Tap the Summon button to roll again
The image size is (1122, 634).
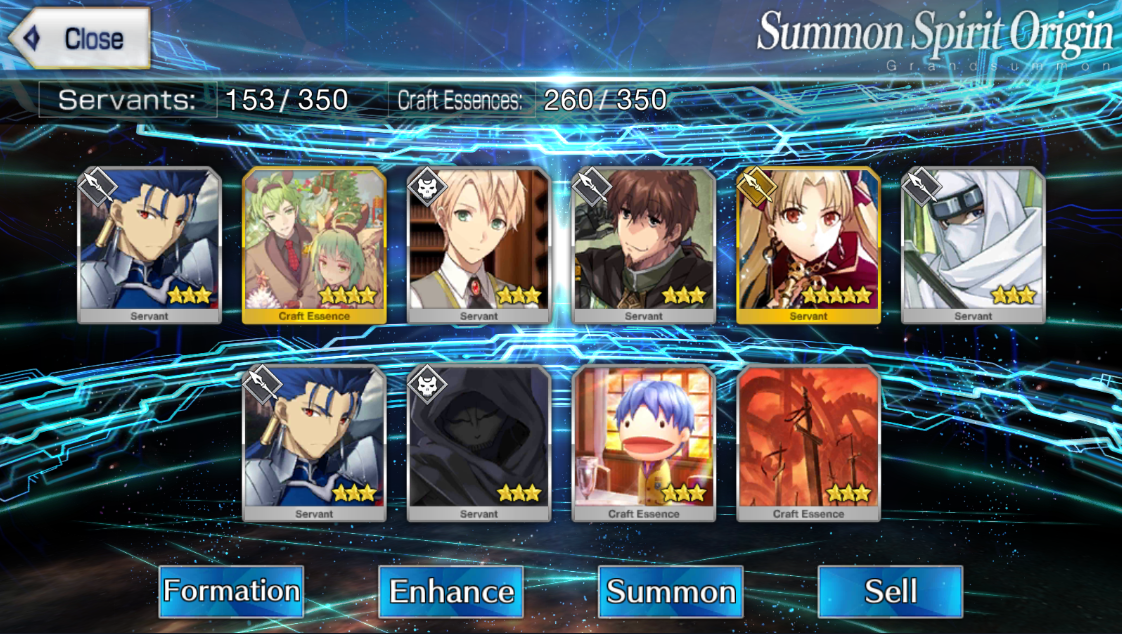[x=671, y=591]
